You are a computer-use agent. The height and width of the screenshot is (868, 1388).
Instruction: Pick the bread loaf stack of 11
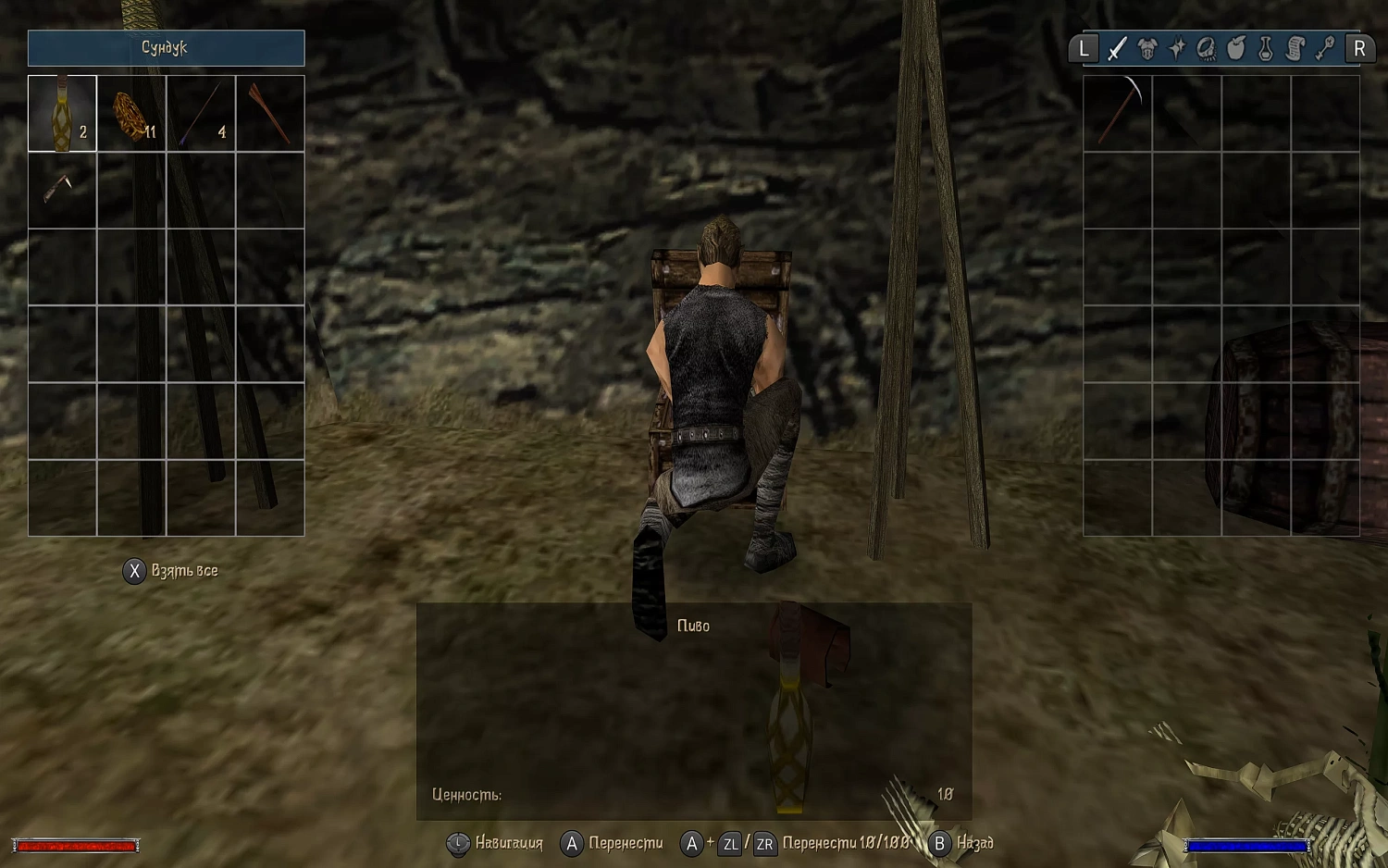click(131, 114)
